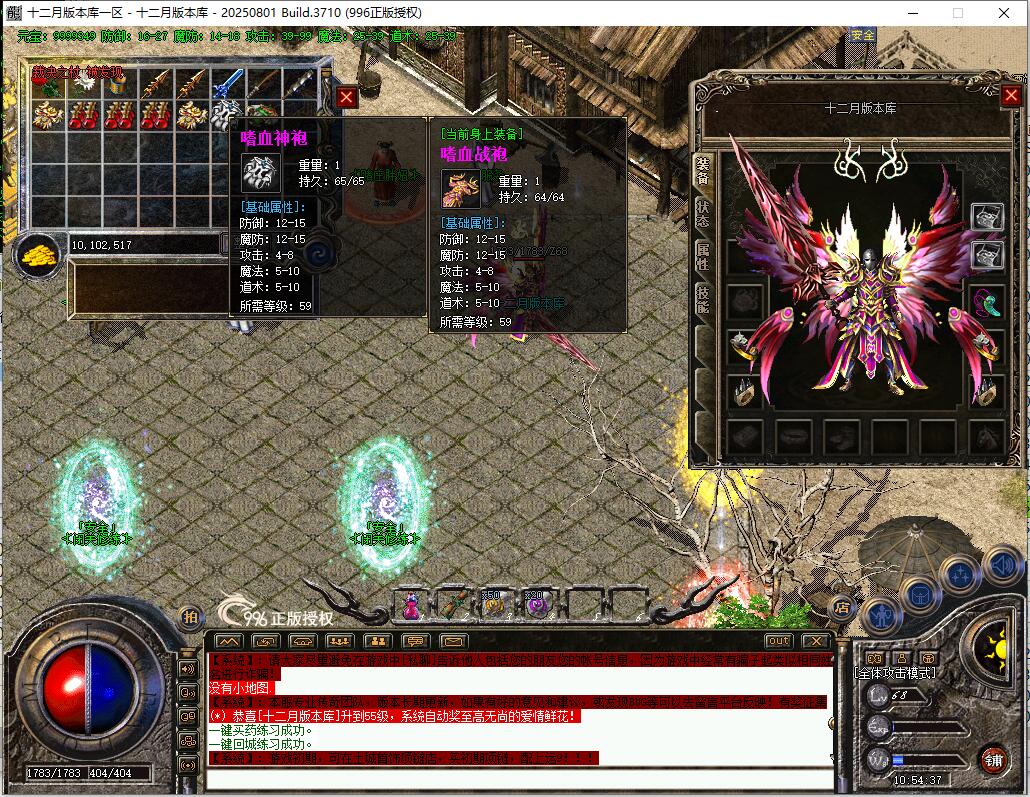1030x797 pixels.
Task: Open the 属性 attributes tab
Action: [x=702, y=257]
